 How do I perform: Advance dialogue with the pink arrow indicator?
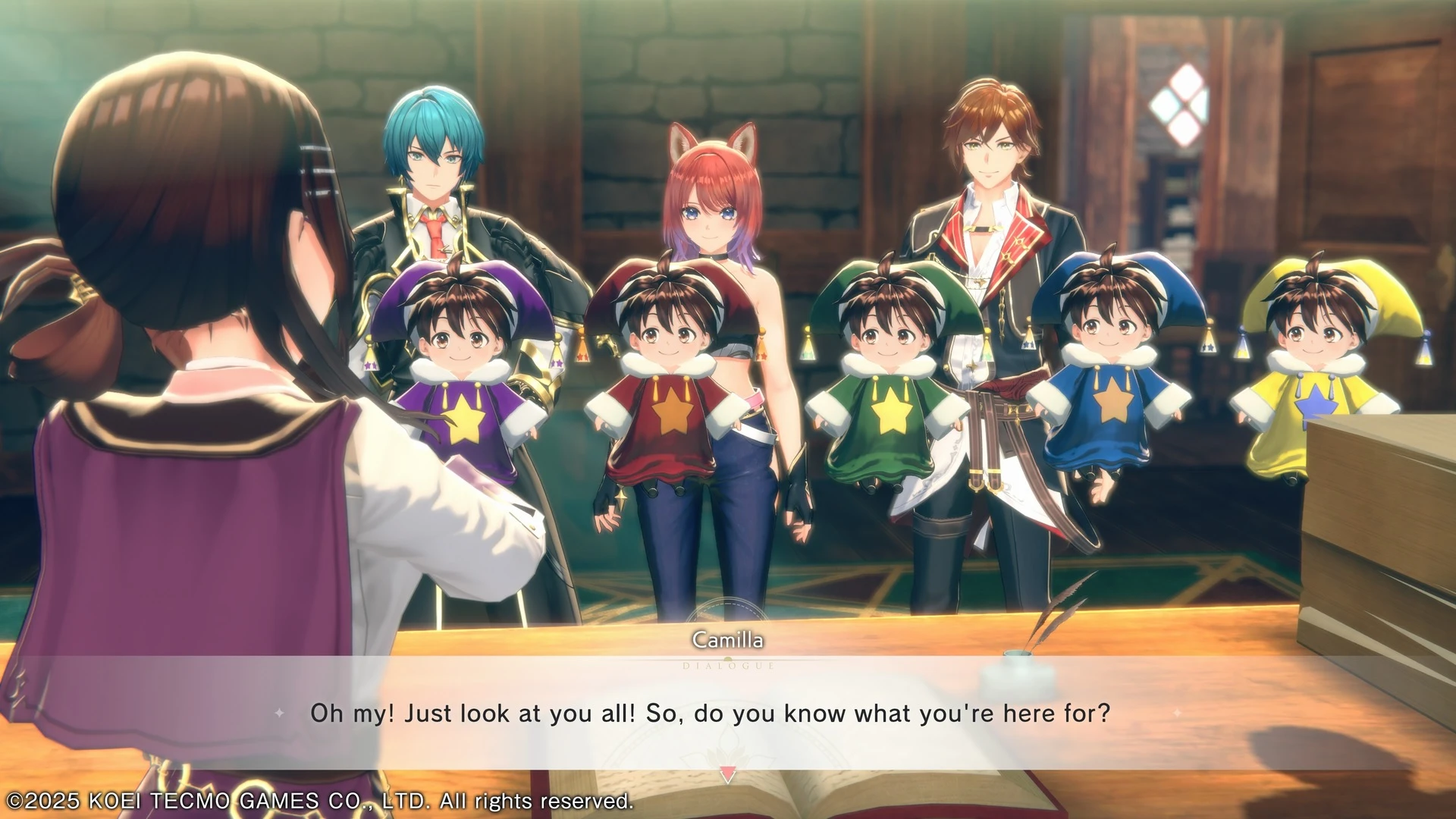727,775
